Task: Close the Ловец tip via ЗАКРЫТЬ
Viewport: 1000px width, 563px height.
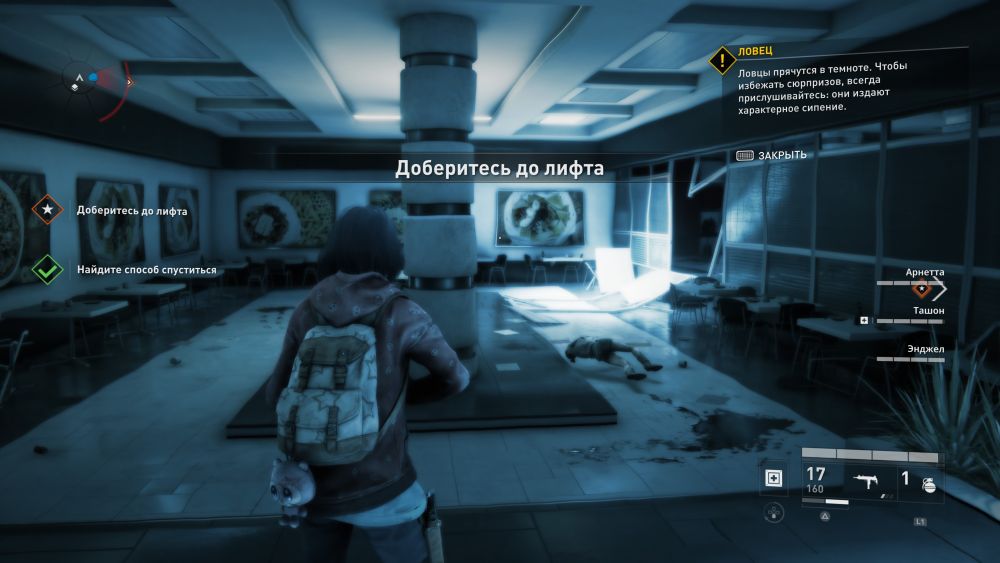Action: pos(771,155)
